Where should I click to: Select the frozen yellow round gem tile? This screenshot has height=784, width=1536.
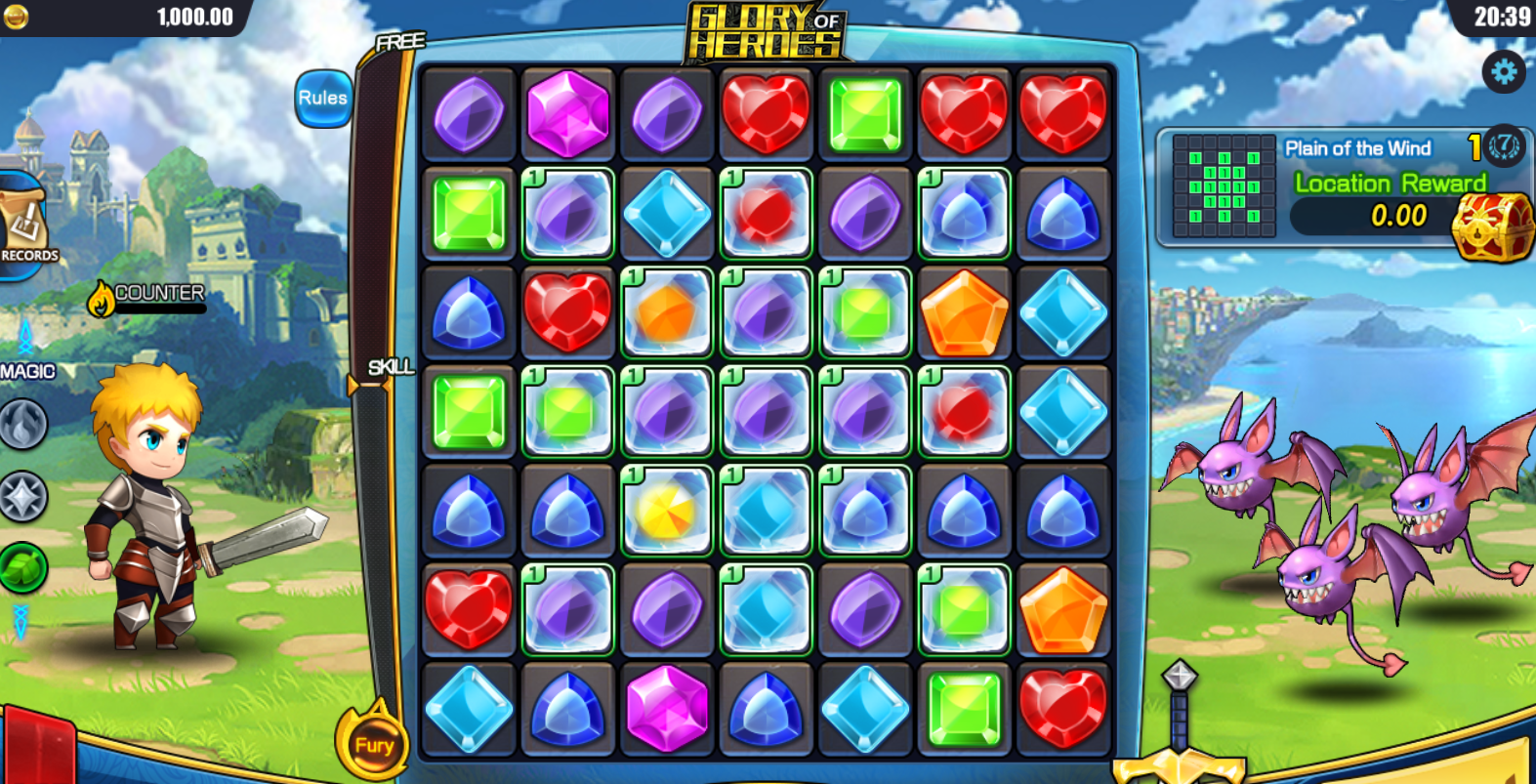667,511
